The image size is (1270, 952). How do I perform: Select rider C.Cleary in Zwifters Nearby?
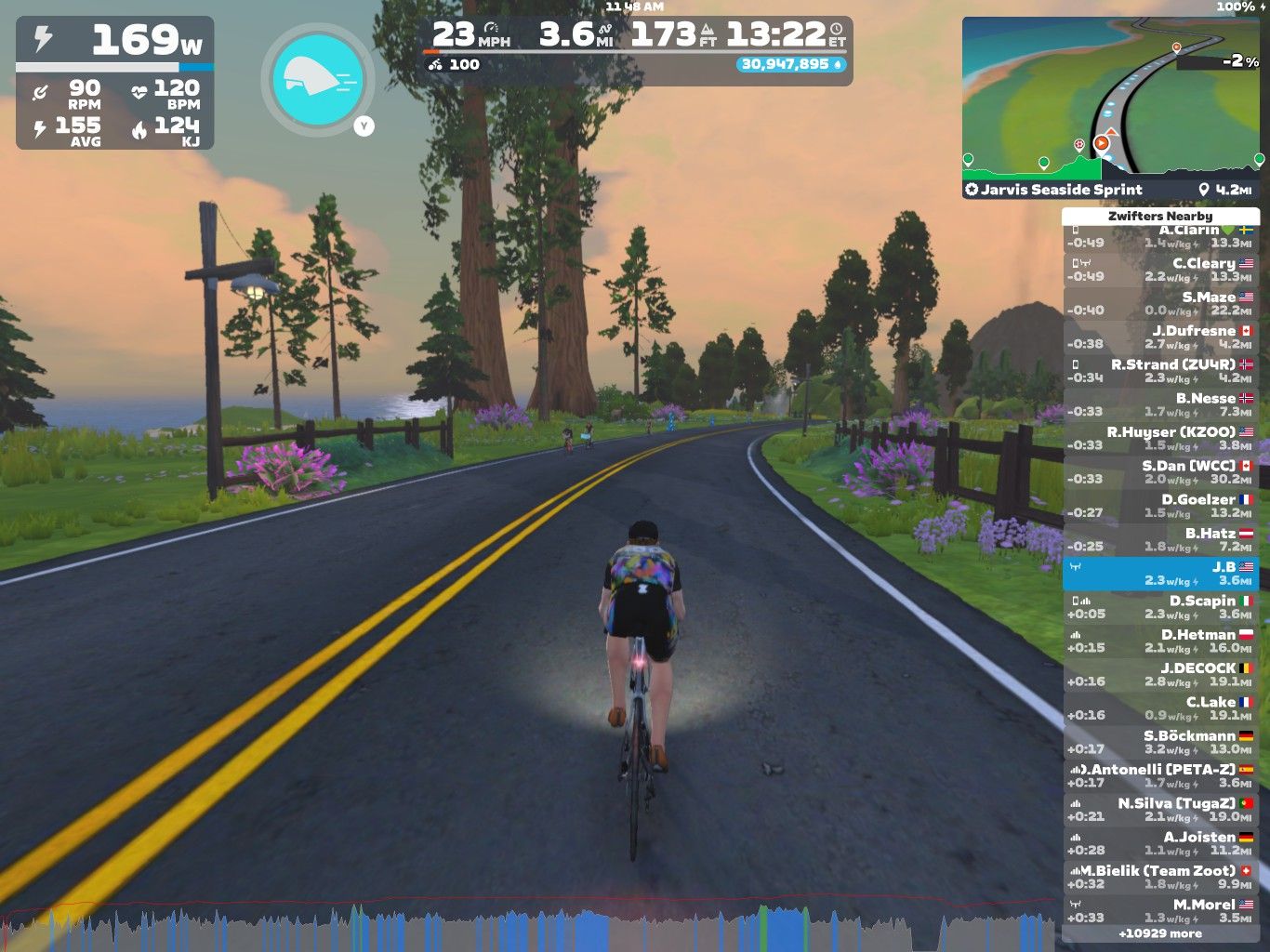pos(1160,270)
